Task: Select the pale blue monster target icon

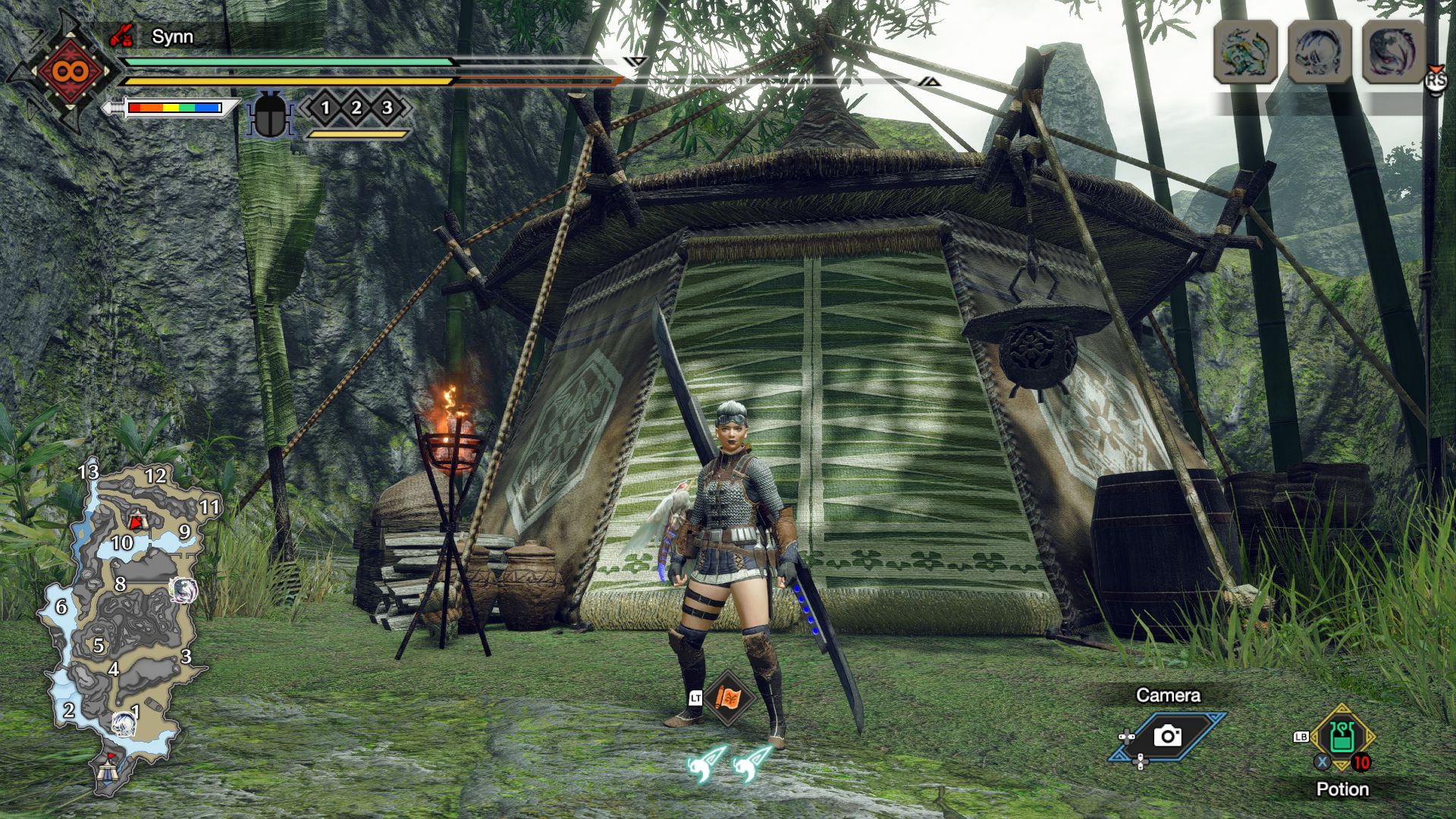Action: point(1319,52)
